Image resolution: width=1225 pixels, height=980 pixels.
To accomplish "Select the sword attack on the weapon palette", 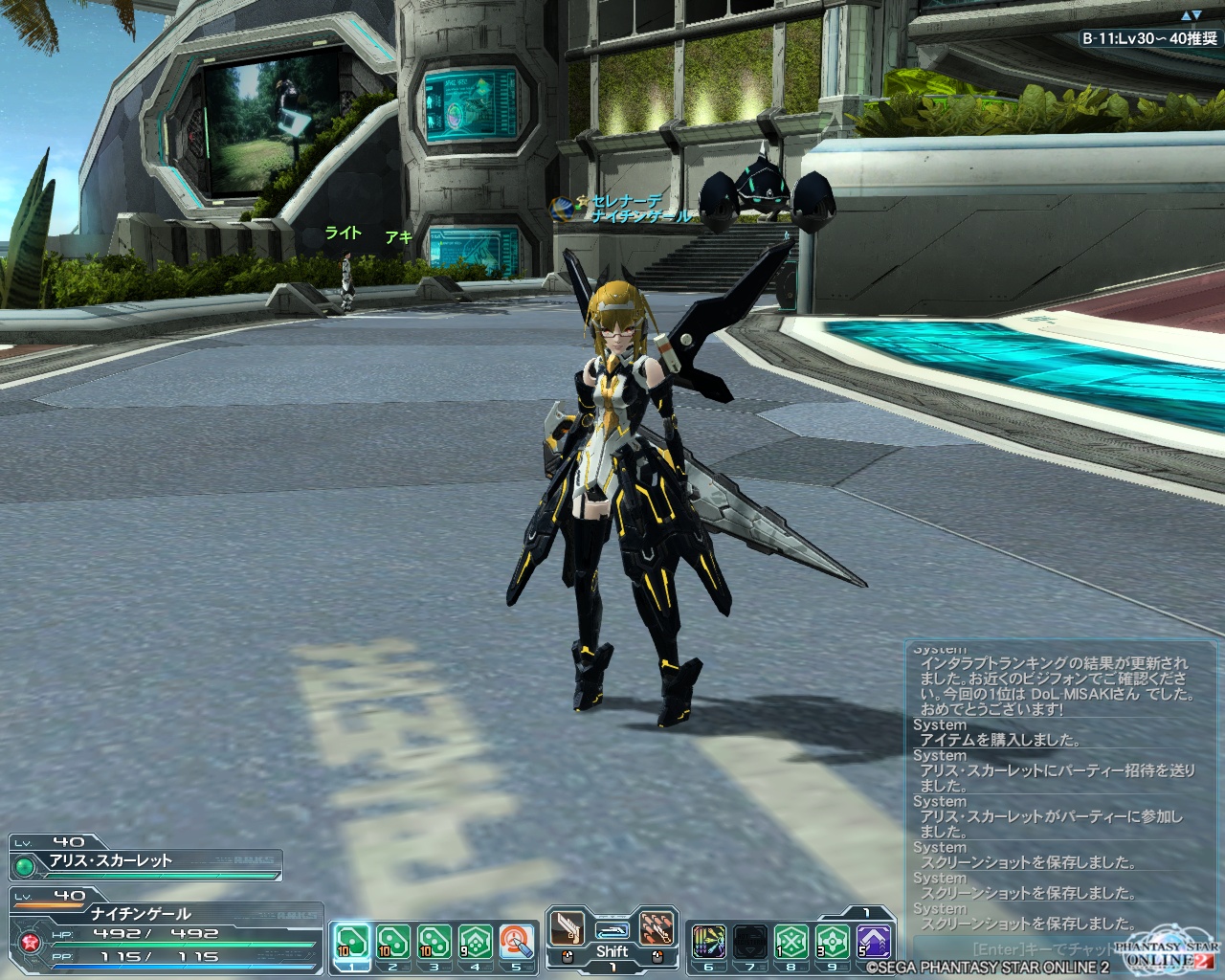I will [566, 928].
